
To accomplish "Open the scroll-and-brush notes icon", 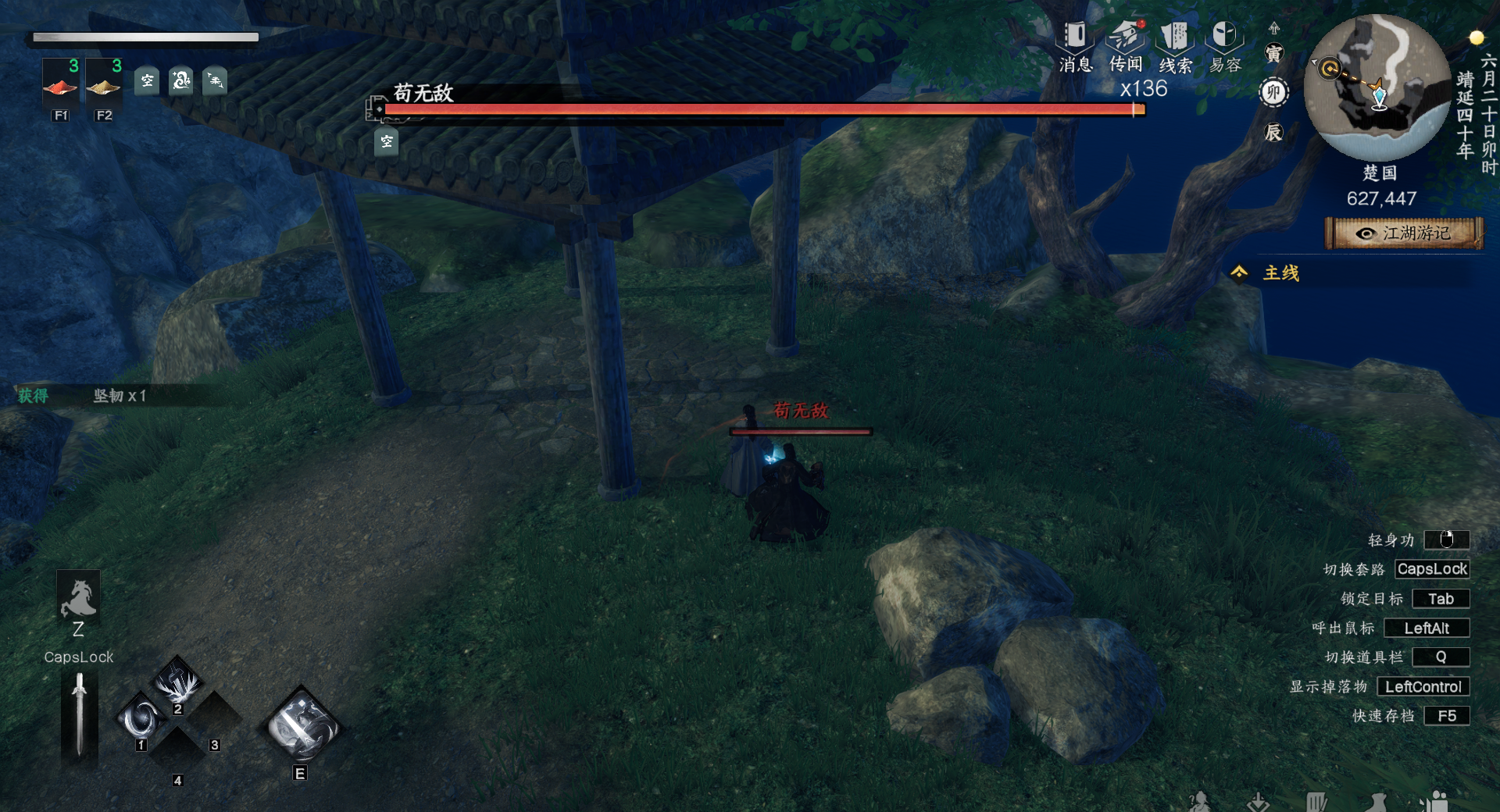I will click(1316, 802).
